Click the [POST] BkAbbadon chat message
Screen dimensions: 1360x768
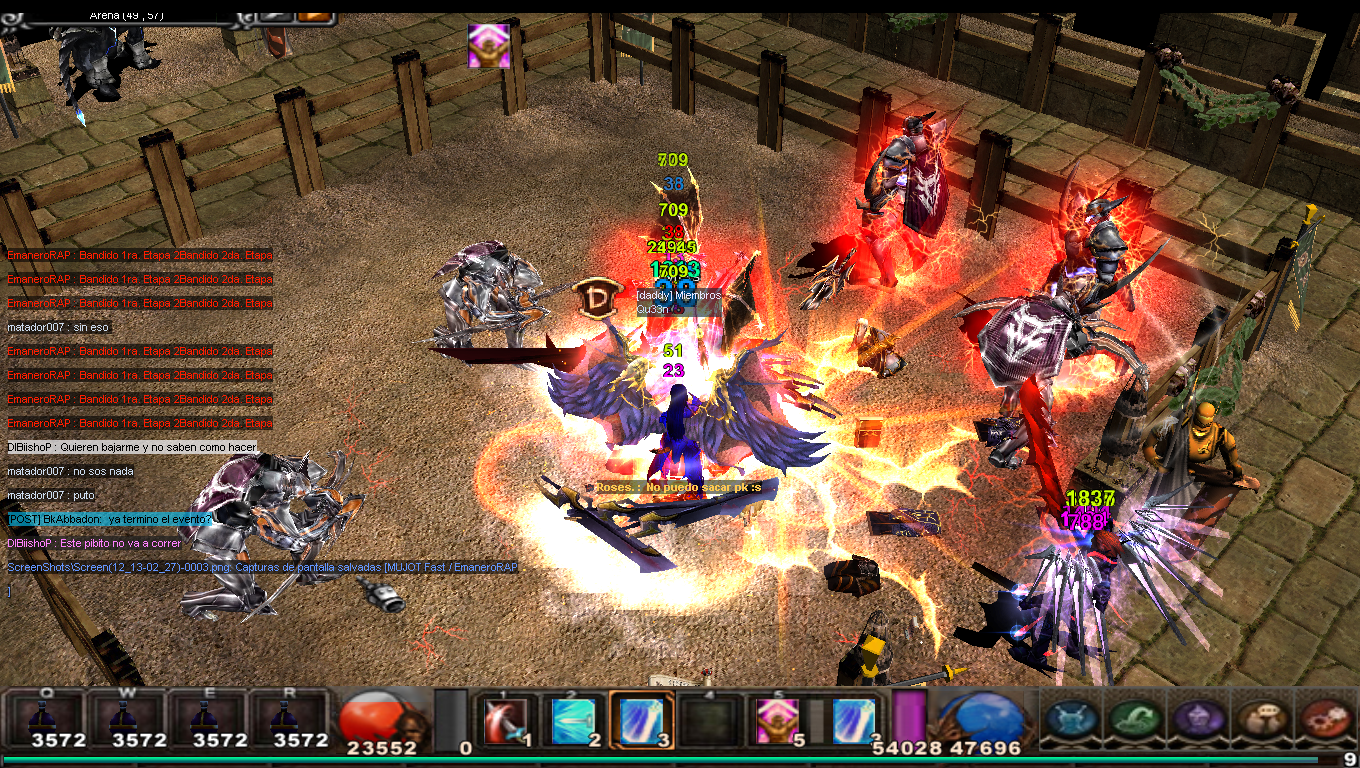pos(110,519)
